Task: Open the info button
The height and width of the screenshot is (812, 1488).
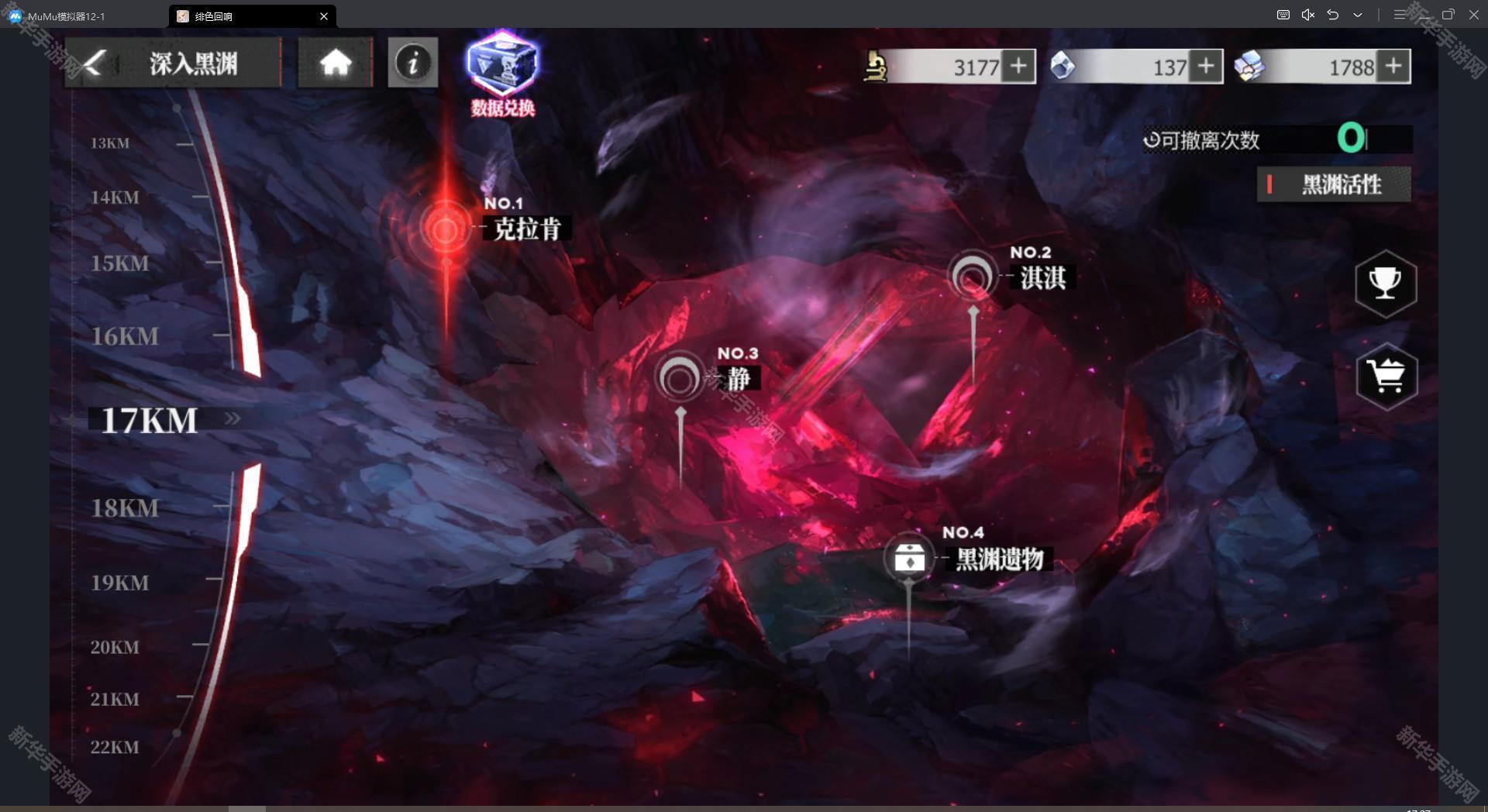Action: pyautogui.click(x=412, y=63)
